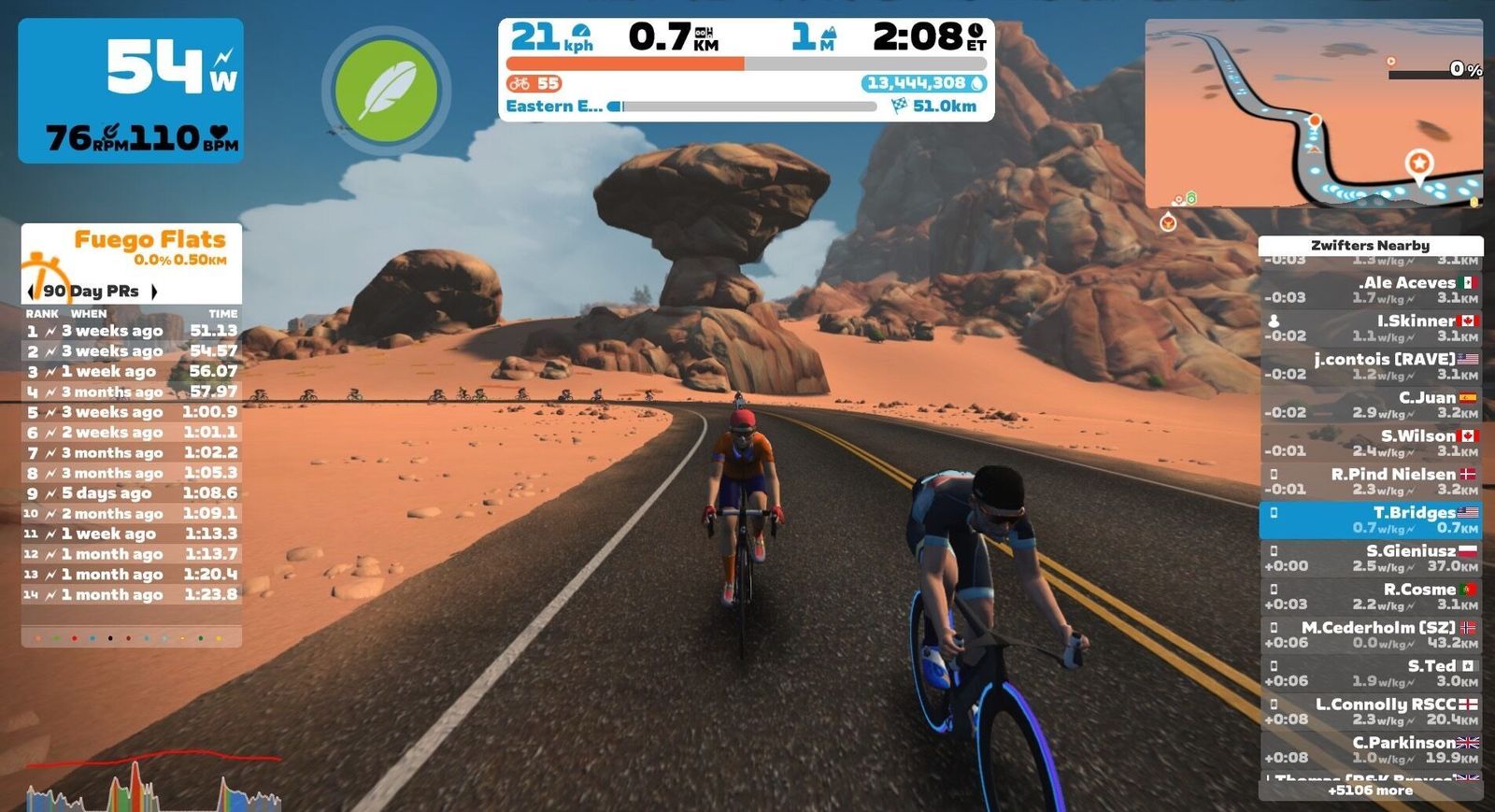Image resolution: width=1495 pixels, height=812 pixels.
Task: Select rider I.Skinner from nearby list
Action: click(1370, 328)
